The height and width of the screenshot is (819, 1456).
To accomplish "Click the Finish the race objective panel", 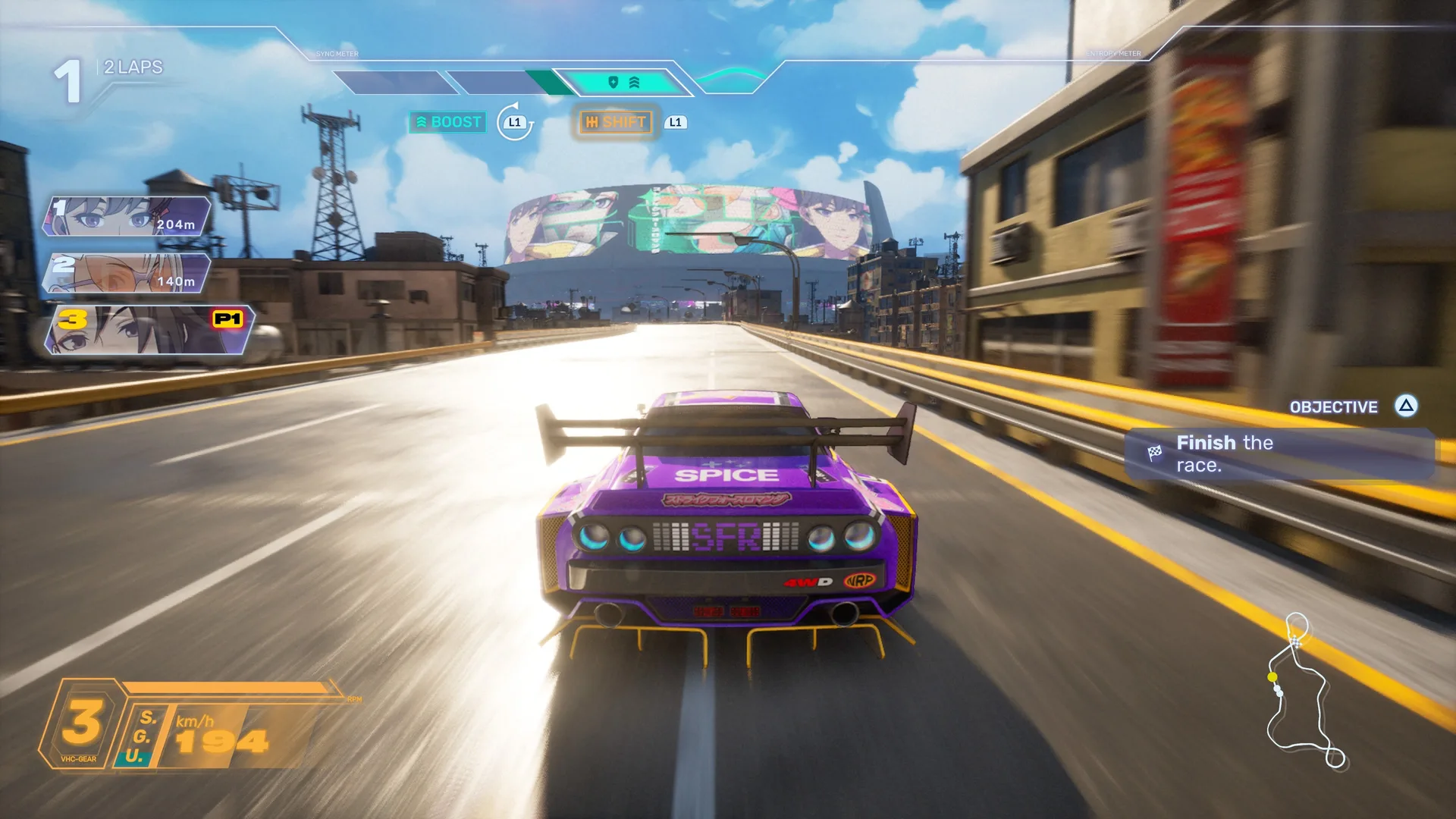I will coord(1279,453).
